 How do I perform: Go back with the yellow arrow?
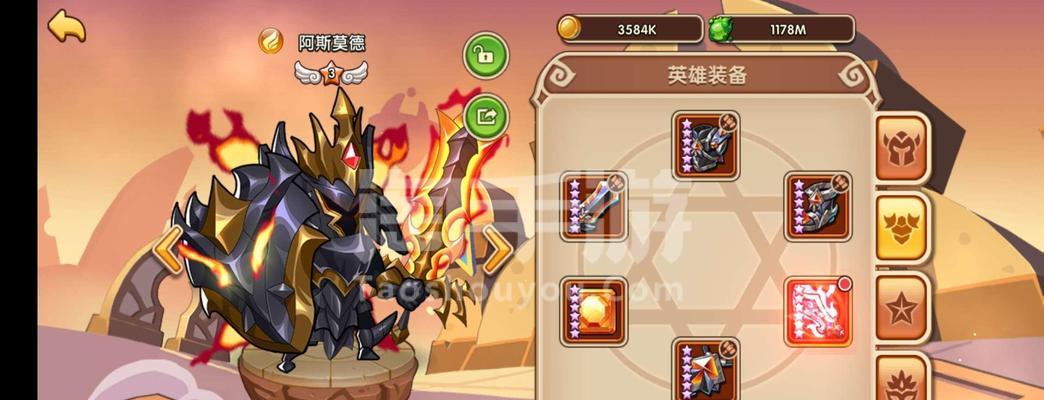tap(67, 26)
